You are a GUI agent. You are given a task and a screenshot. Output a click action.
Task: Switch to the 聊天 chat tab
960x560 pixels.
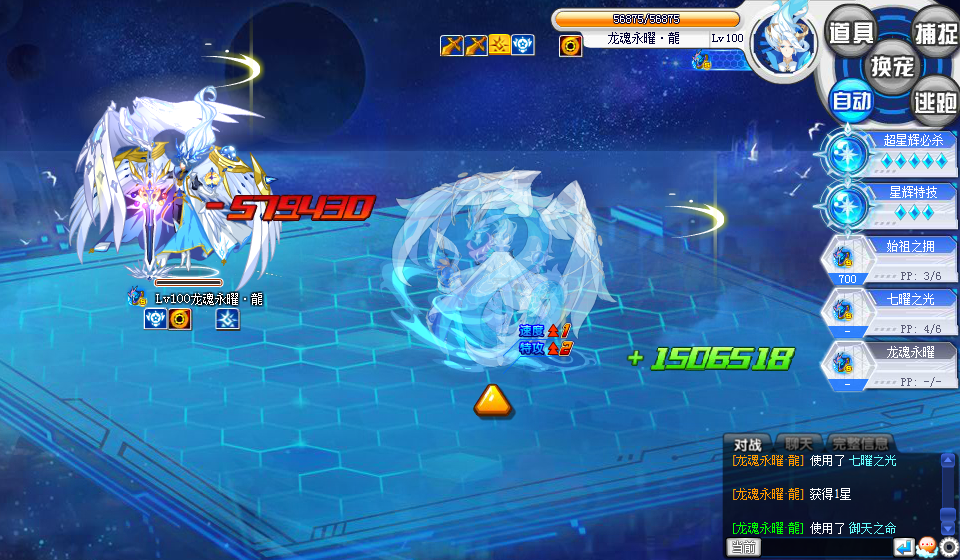(798, 444)
